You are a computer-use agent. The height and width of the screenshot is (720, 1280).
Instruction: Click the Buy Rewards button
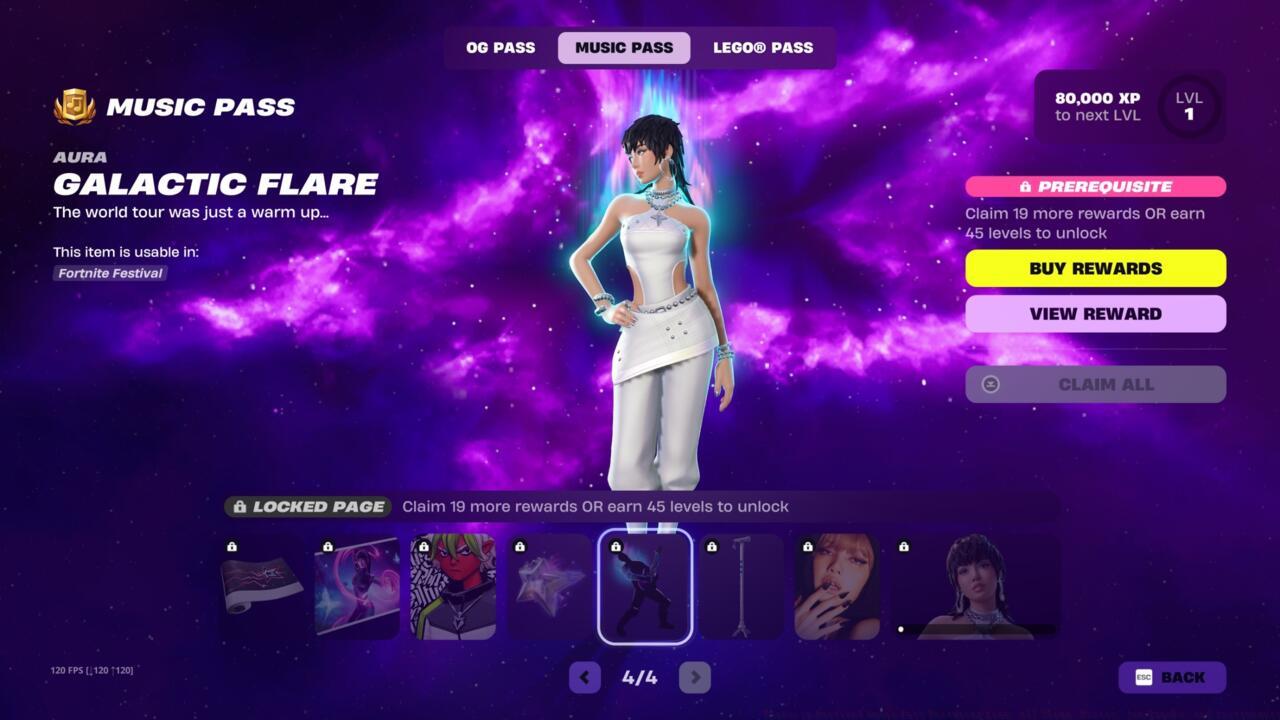[1095, 268]
